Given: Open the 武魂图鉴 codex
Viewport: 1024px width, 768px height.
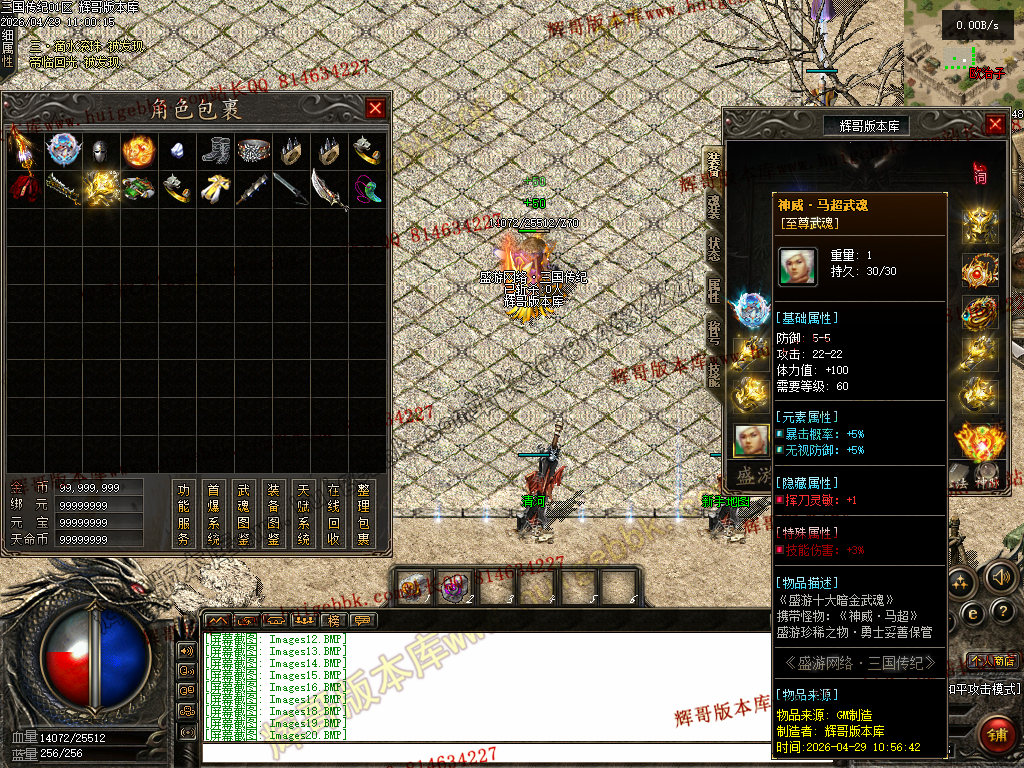Looking at the screenshot, I should pos(243,514).
